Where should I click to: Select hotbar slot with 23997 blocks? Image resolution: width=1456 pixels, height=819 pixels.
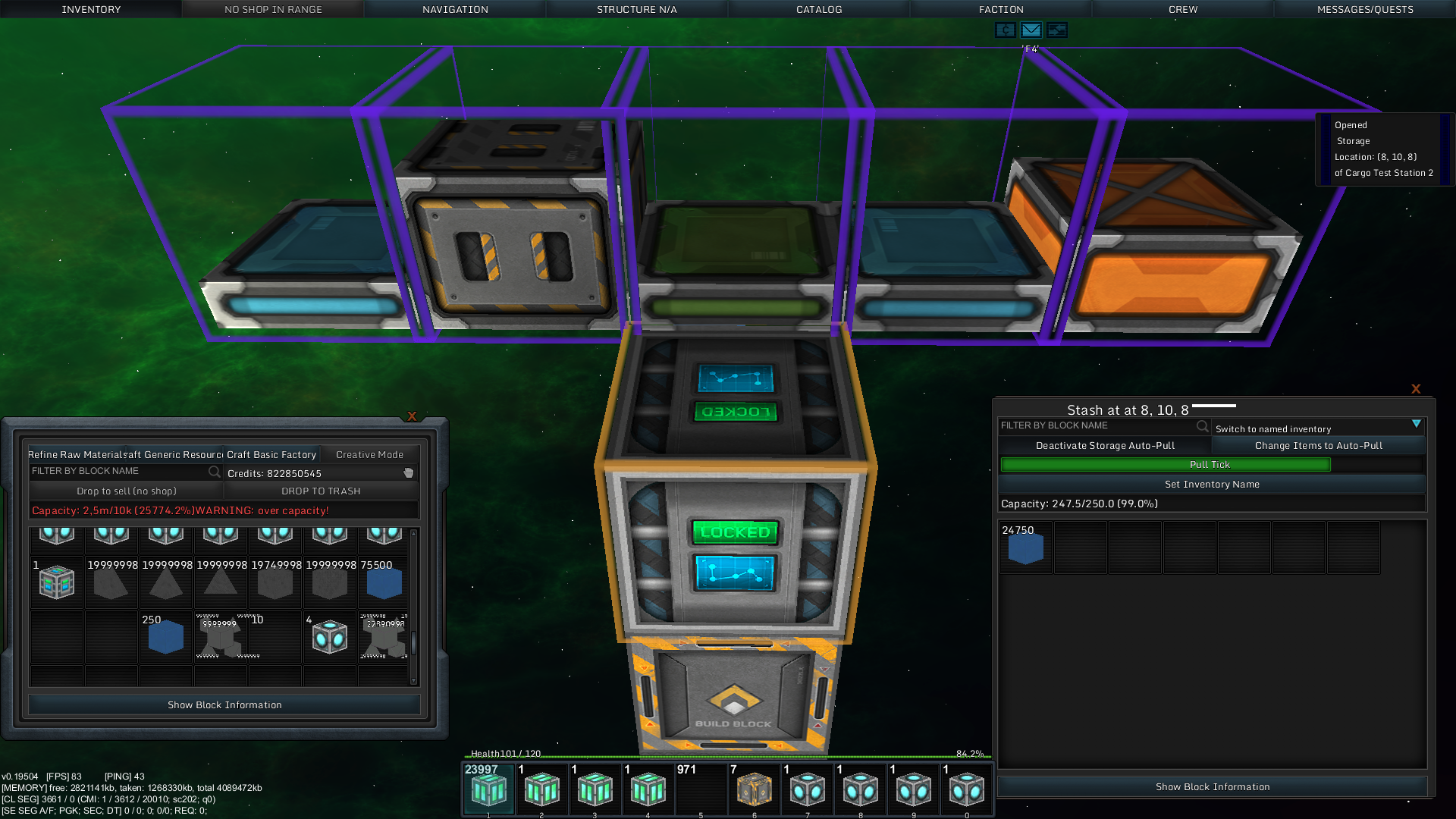488,789
